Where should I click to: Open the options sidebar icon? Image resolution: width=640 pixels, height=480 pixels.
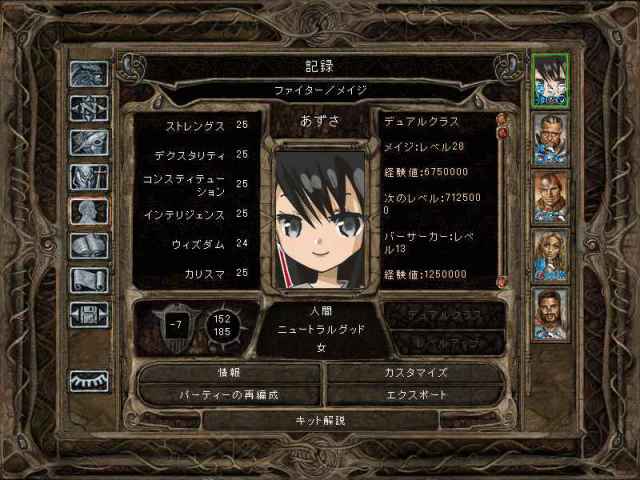tap(89, 314)
